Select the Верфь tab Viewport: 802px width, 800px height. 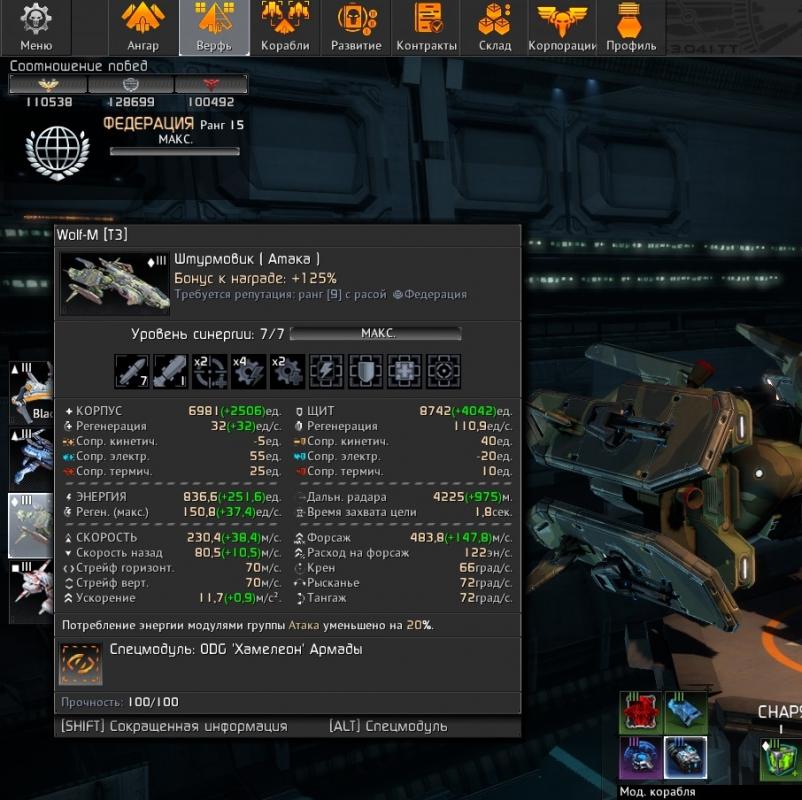click(x=212, y=27)
